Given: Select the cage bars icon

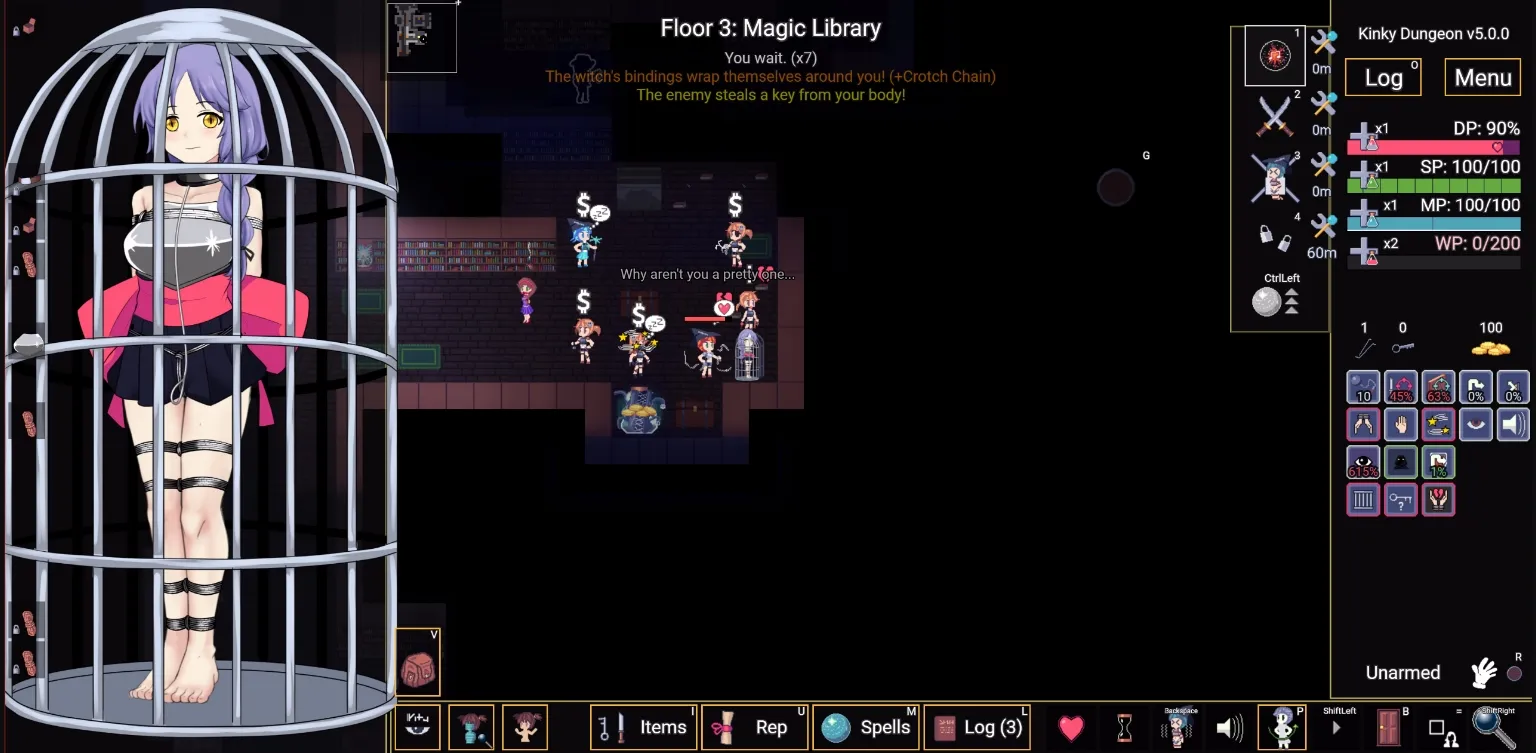Looking at the screenshot, I should click(x=1363, y=499).
